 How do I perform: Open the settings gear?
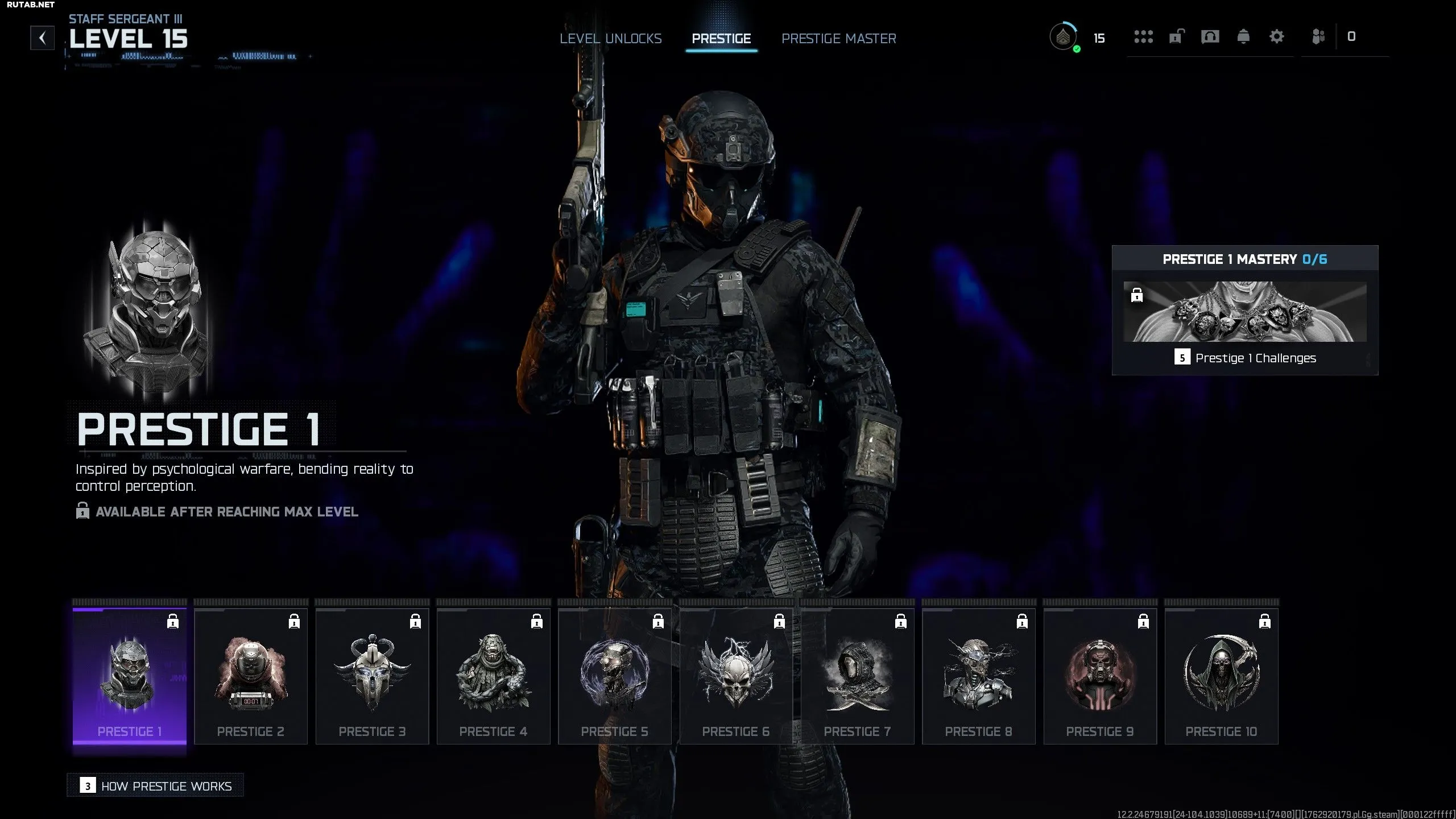coord(1277,37)
